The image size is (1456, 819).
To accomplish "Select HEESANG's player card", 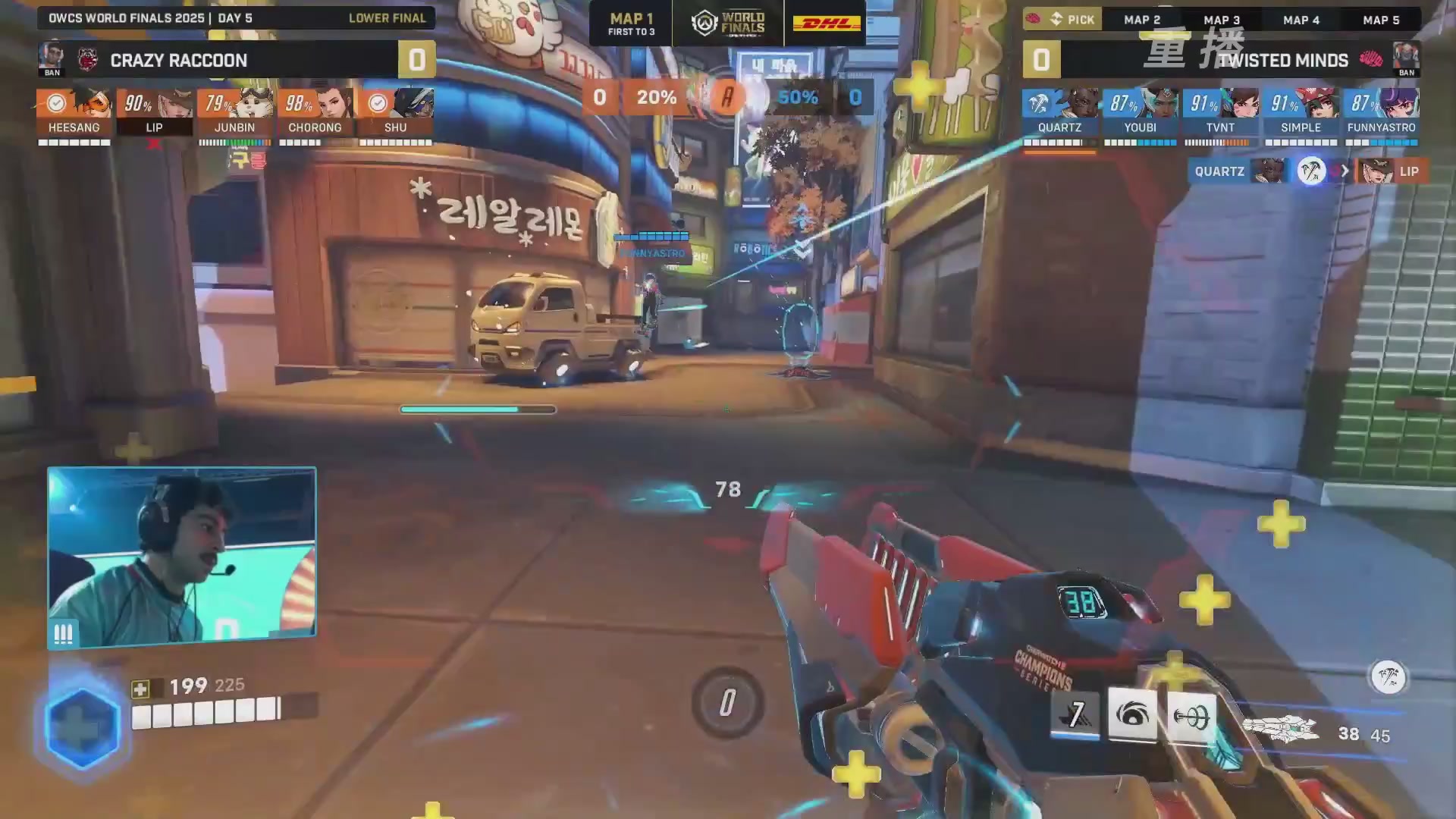I will (x=74, y=112).
